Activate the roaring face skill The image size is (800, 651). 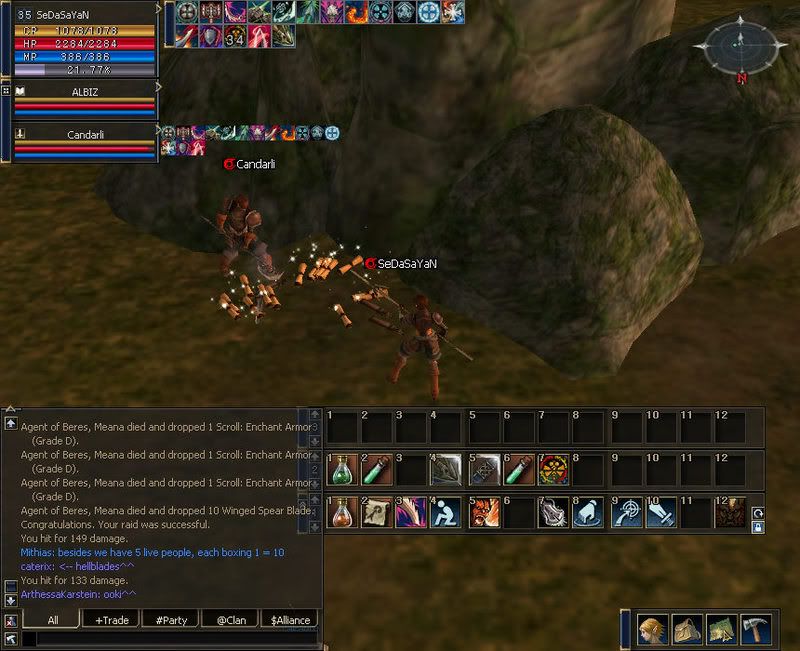pos(479,511)
